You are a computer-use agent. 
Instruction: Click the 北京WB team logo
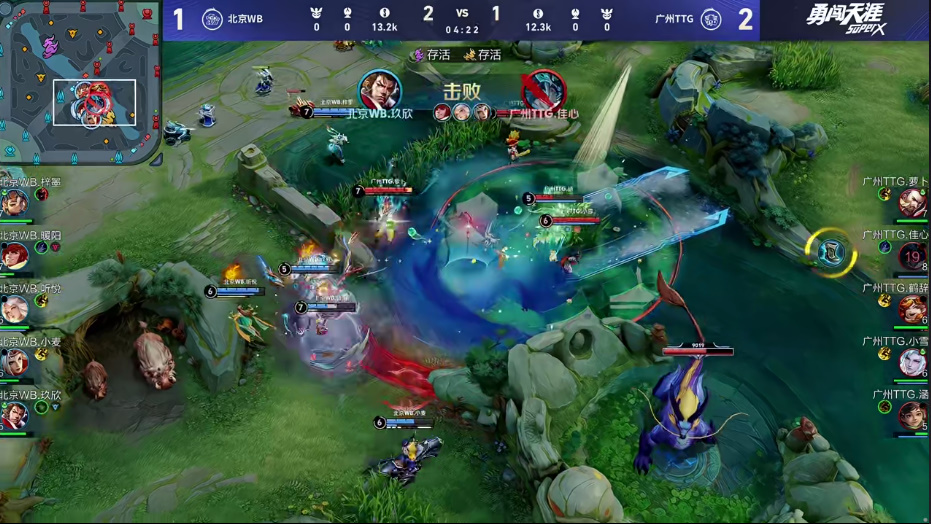212,19
